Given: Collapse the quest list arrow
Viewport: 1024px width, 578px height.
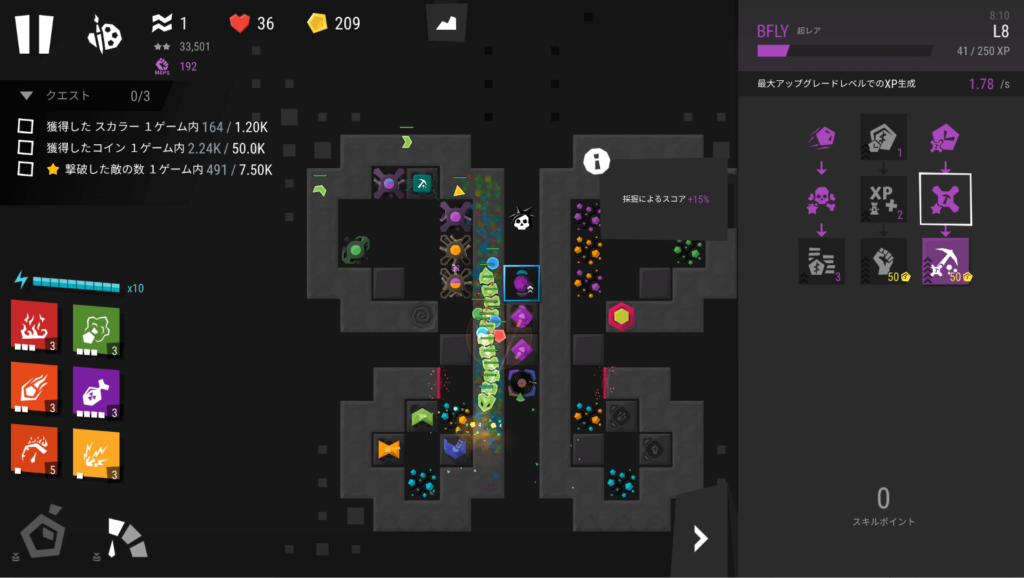Looking at the screenshot, I should coord(26,96).
